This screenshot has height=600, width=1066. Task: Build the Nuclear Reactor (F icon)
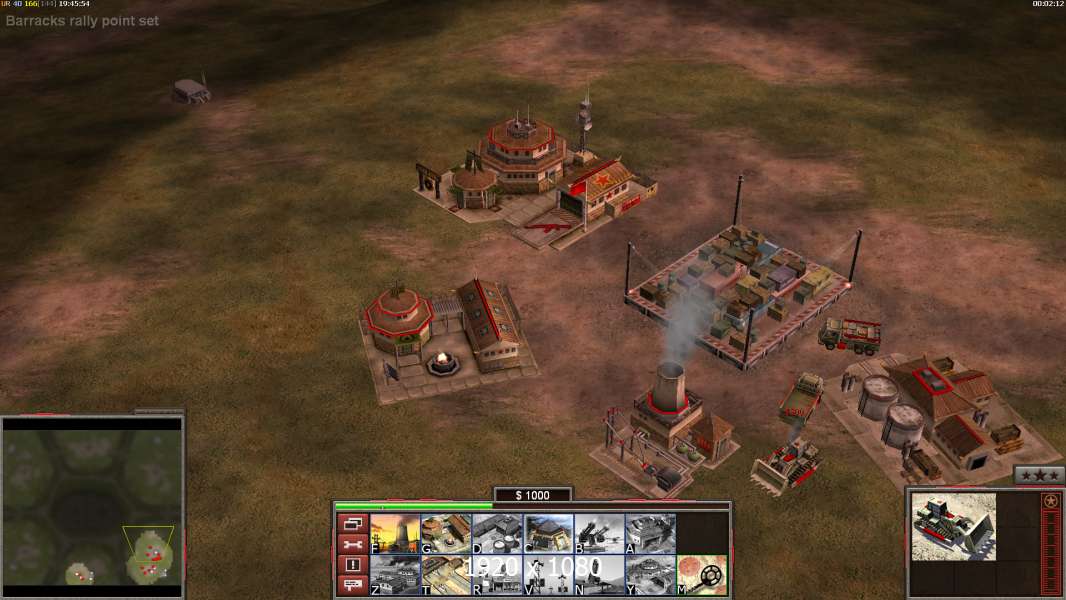click(395, 533)
